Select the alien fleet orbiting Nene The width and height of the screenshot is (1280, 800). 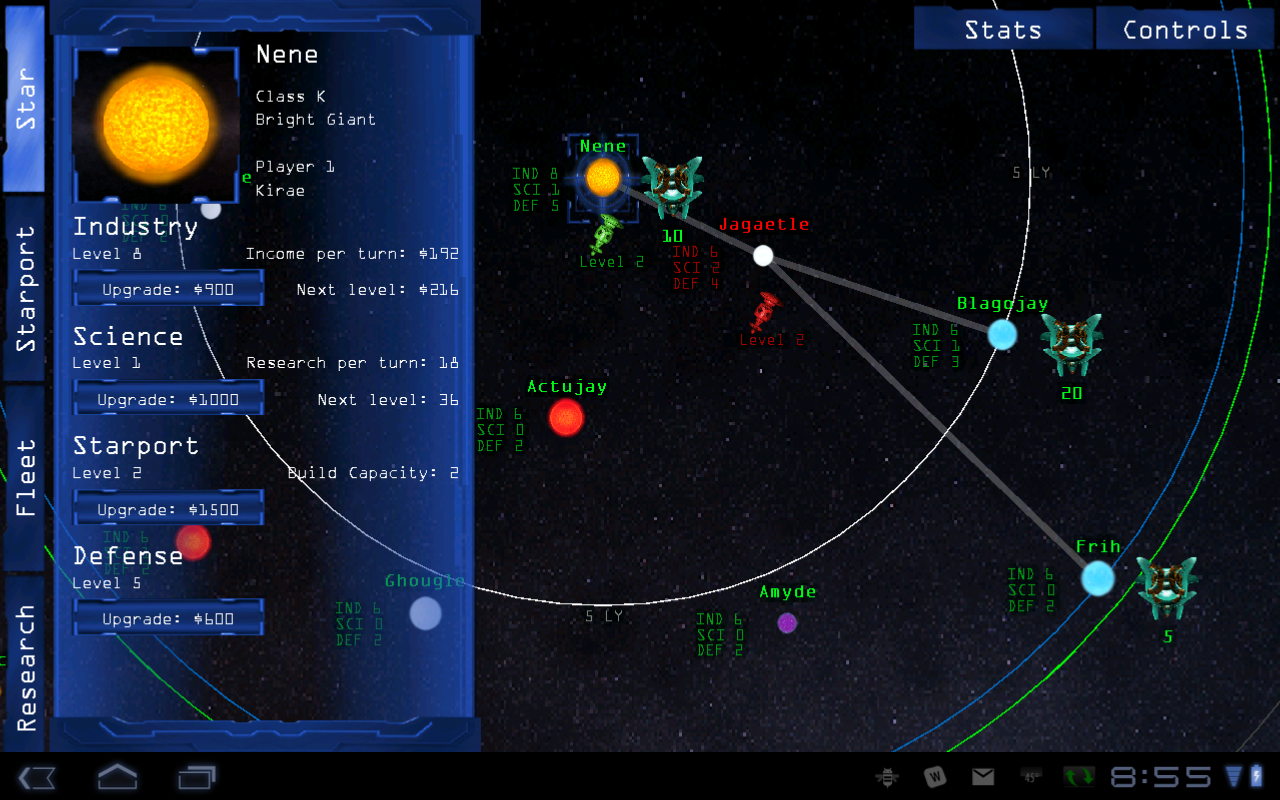coord(674,185)
